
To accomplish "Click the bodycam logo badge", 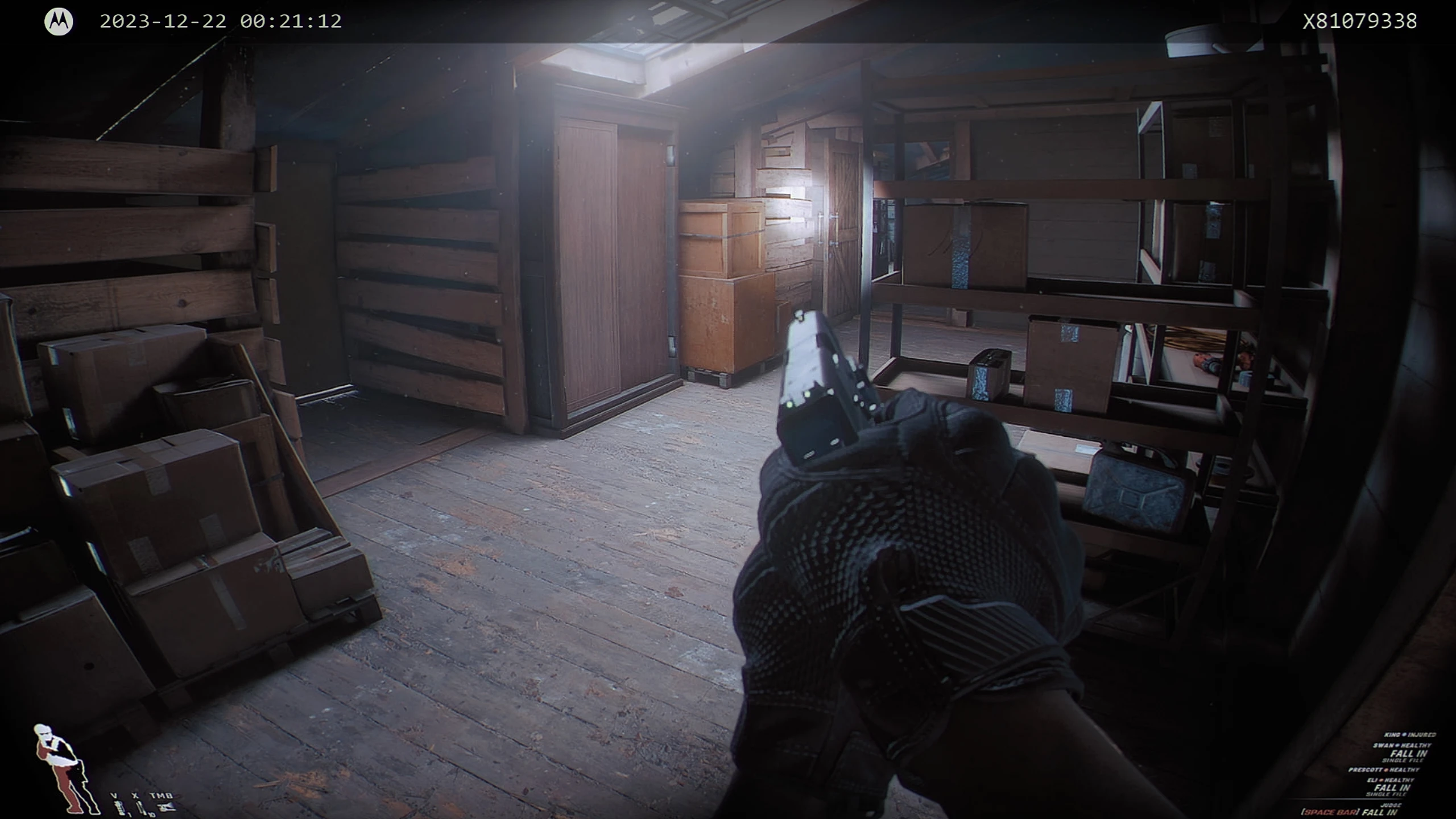I will click(59, 22).
